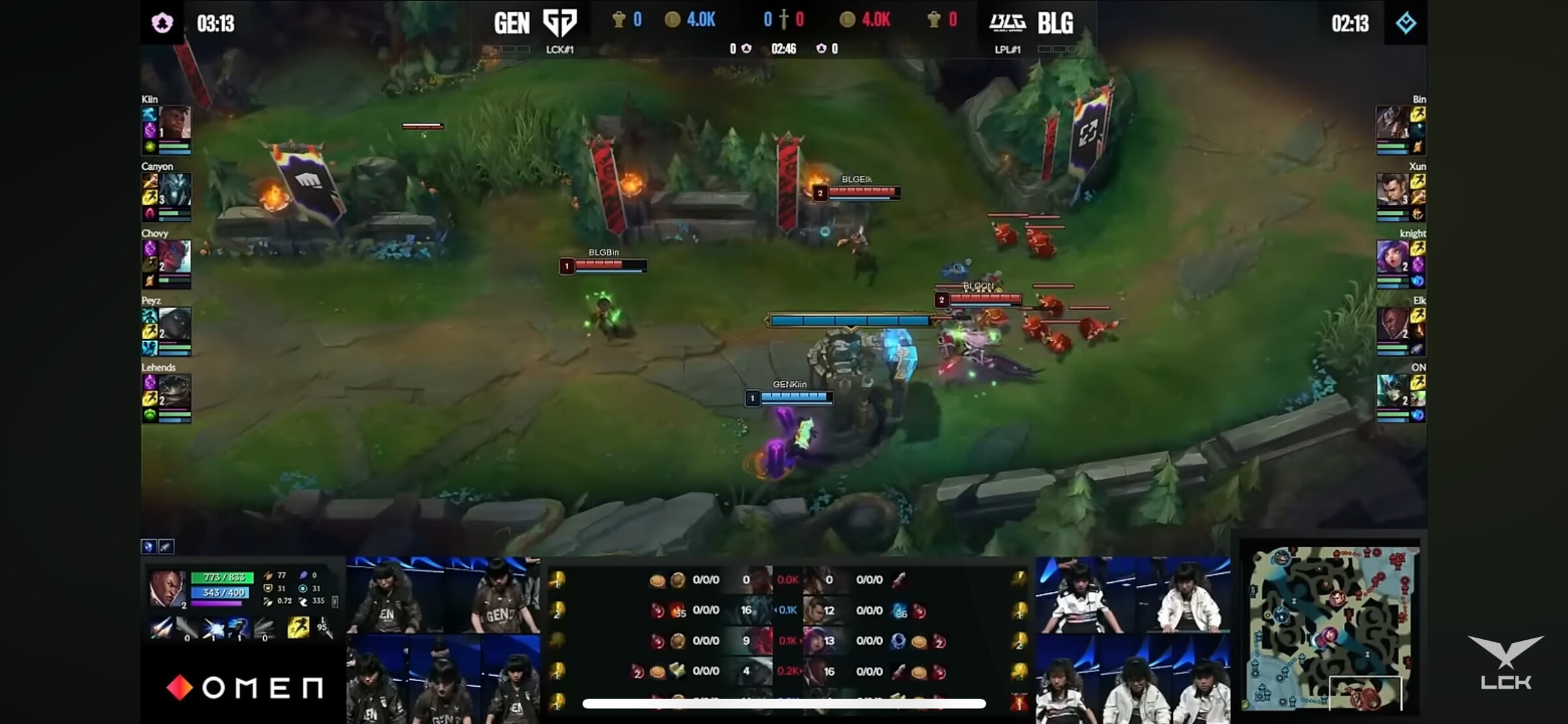Select Lehends' champion portrait

click(175, 391)
